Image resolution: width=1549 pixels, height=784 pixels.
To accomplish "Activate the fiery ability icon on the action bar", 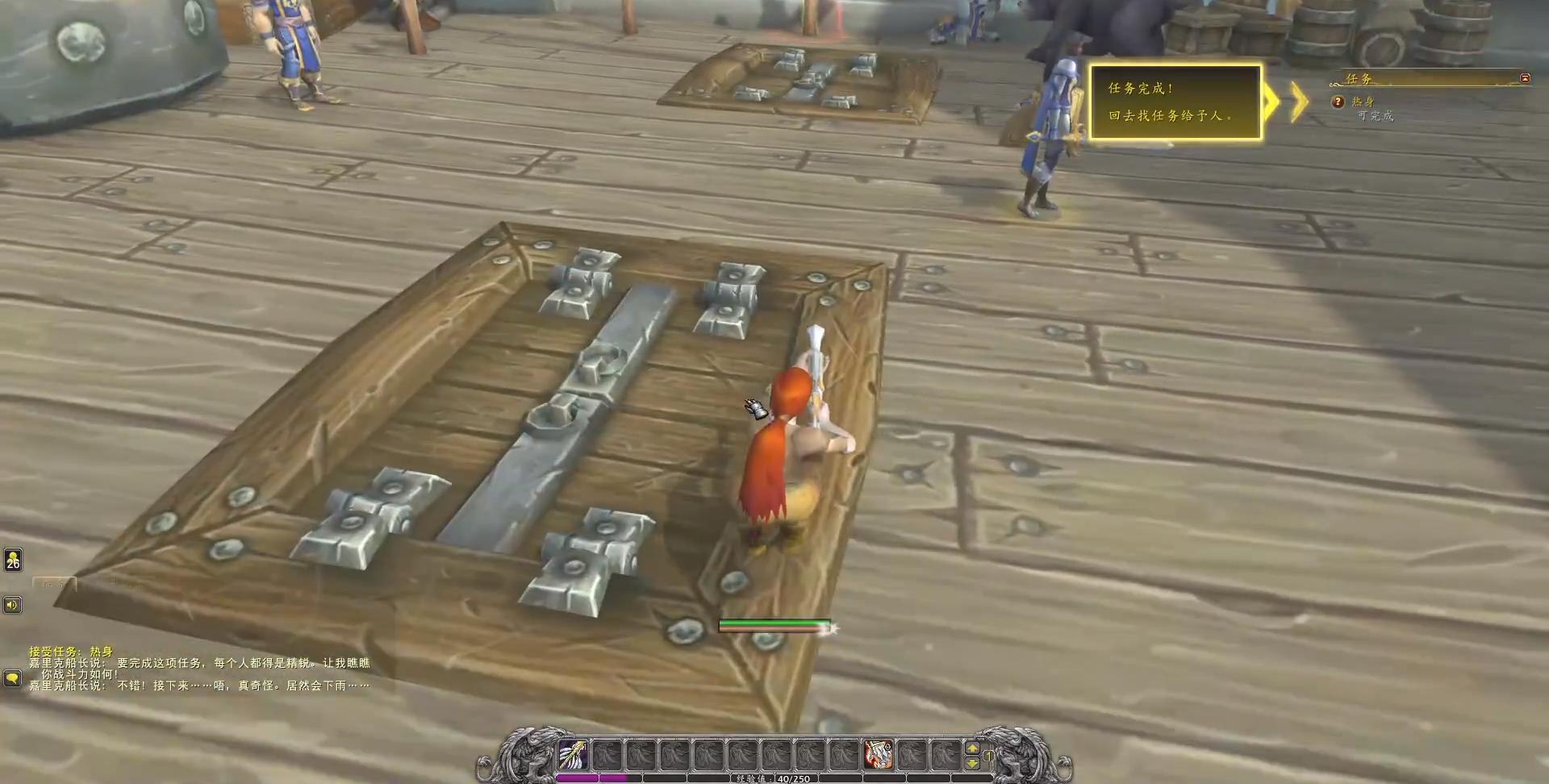I will pyautogui.click(x=879, y=755).
